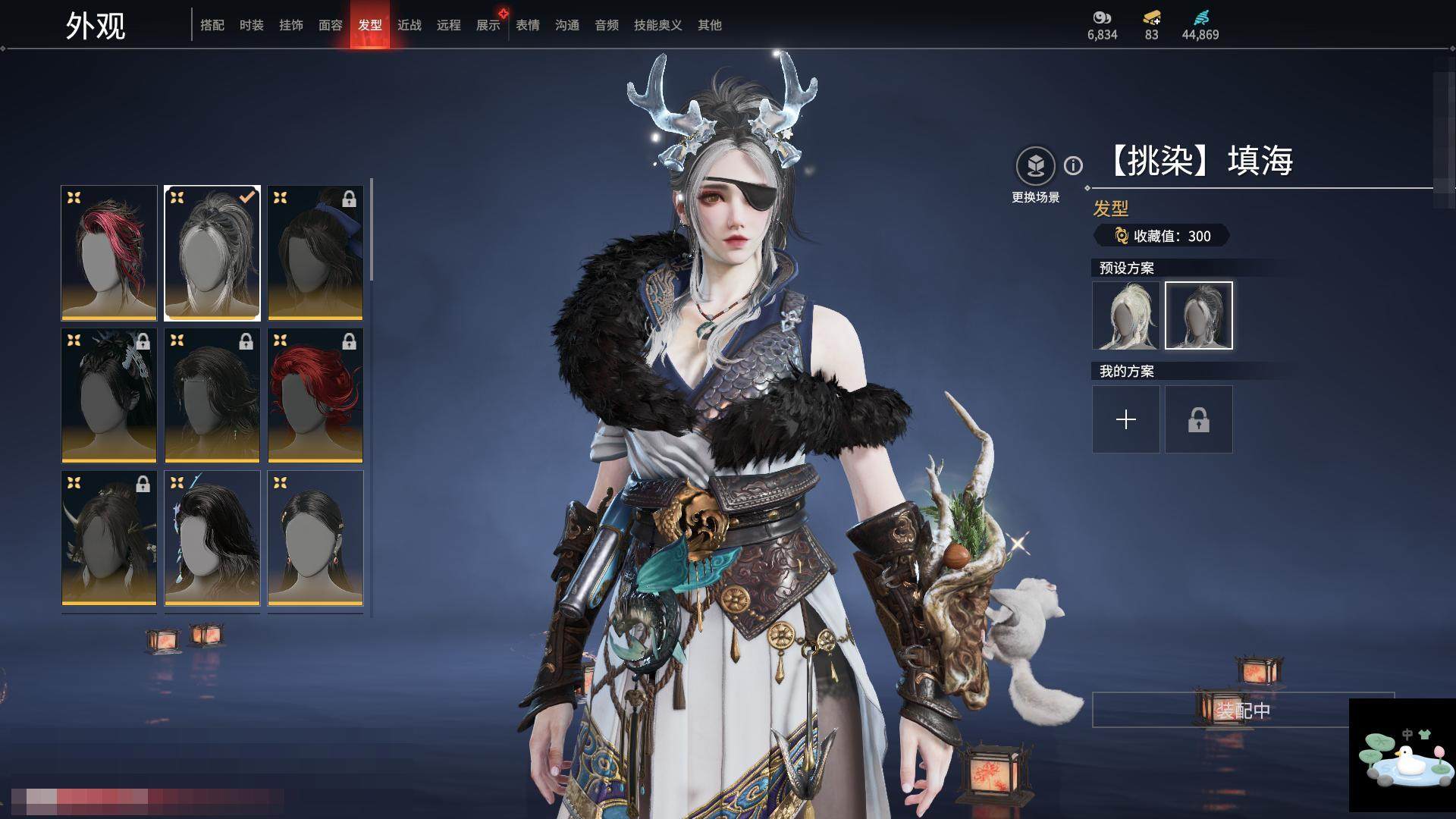Pick the locked hairstyle with blue ribbon

[x=315, y=253]
